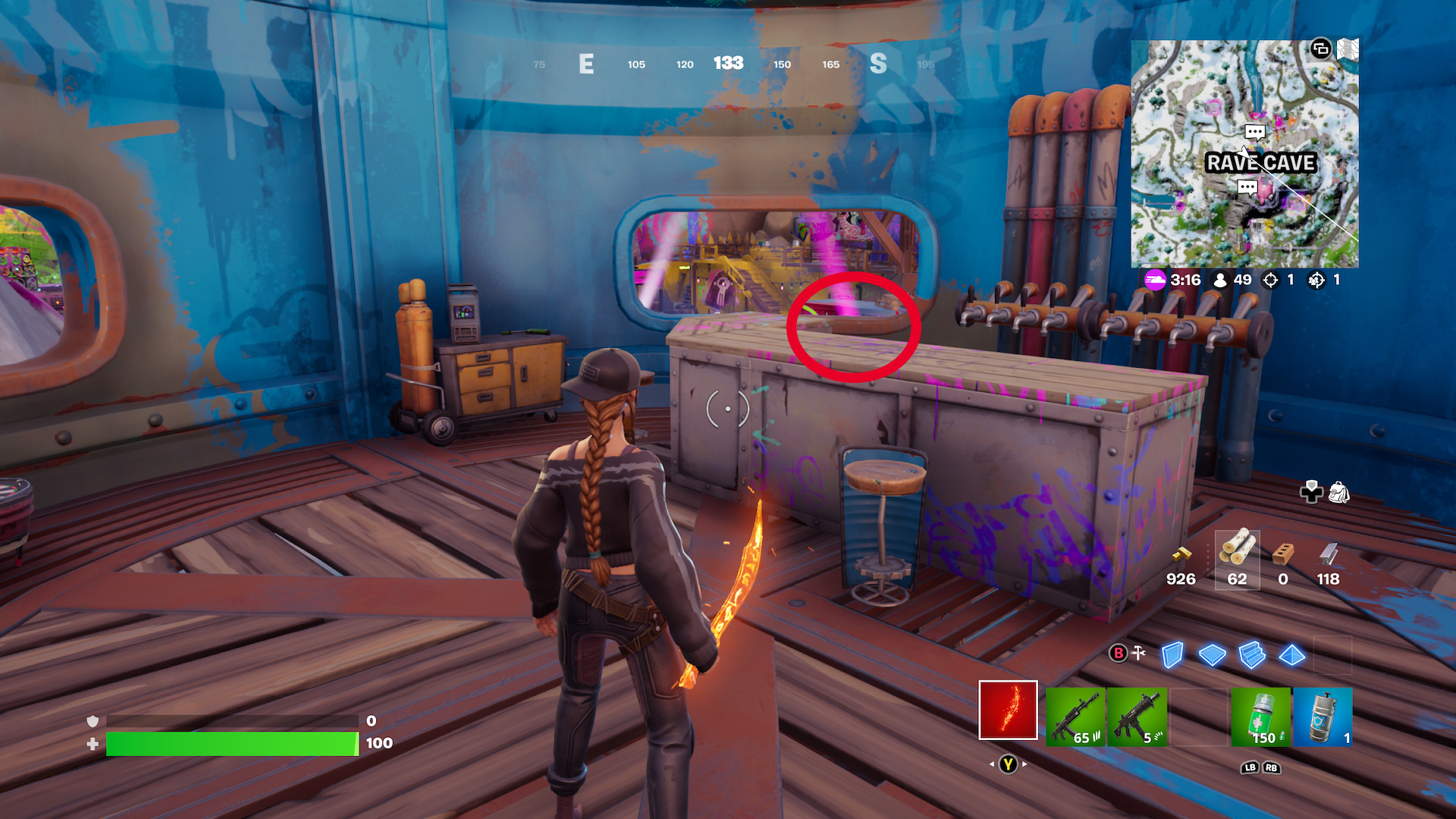Image resolution: width=1456 pixels, height=819 pixels.
Task: Select the floor building piece icon
Action: (x=1212, y=655)
